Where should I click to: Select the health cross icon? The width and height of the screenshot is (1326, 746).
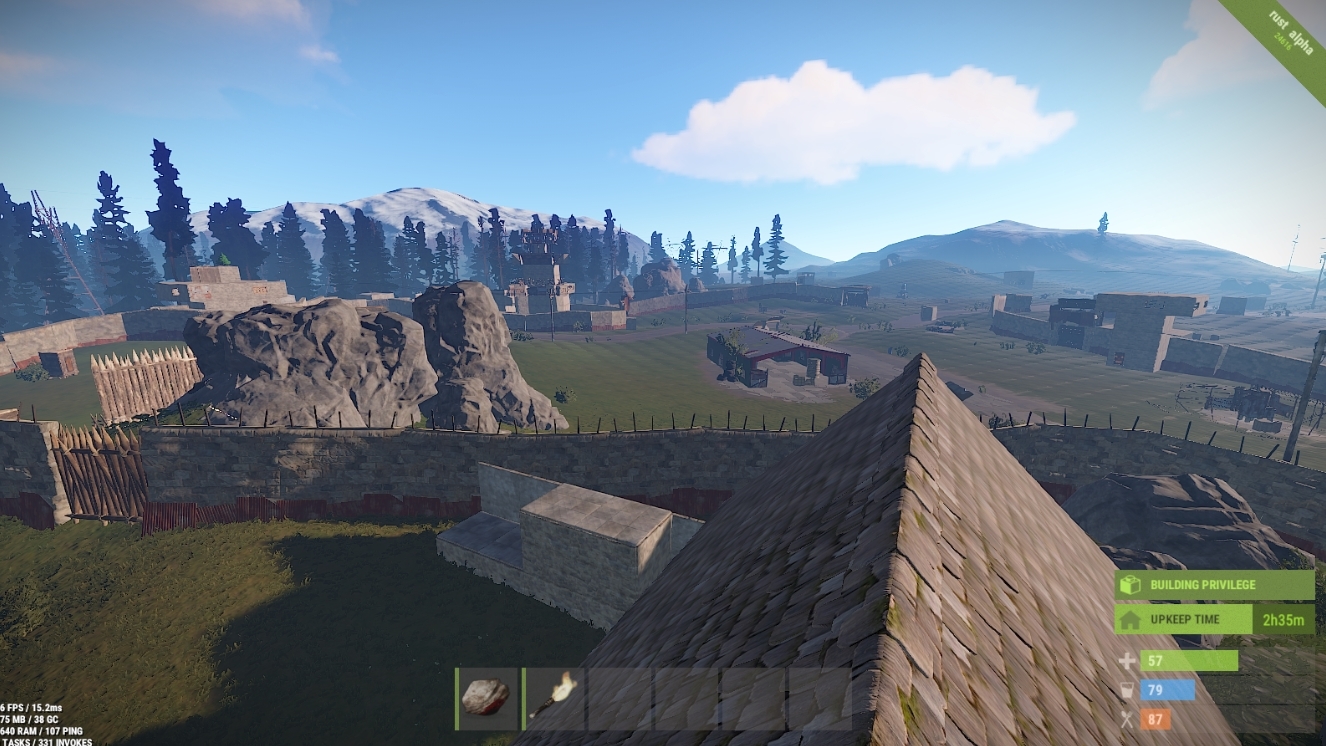click(1128, 662)
